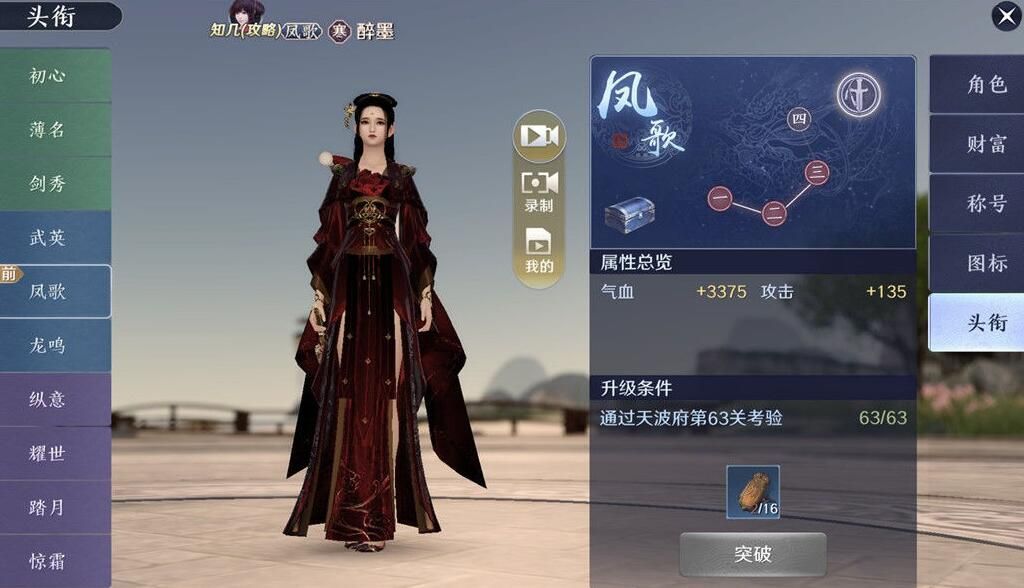
Task: Close the title screen with the X button
Action: coord(1005,16)
